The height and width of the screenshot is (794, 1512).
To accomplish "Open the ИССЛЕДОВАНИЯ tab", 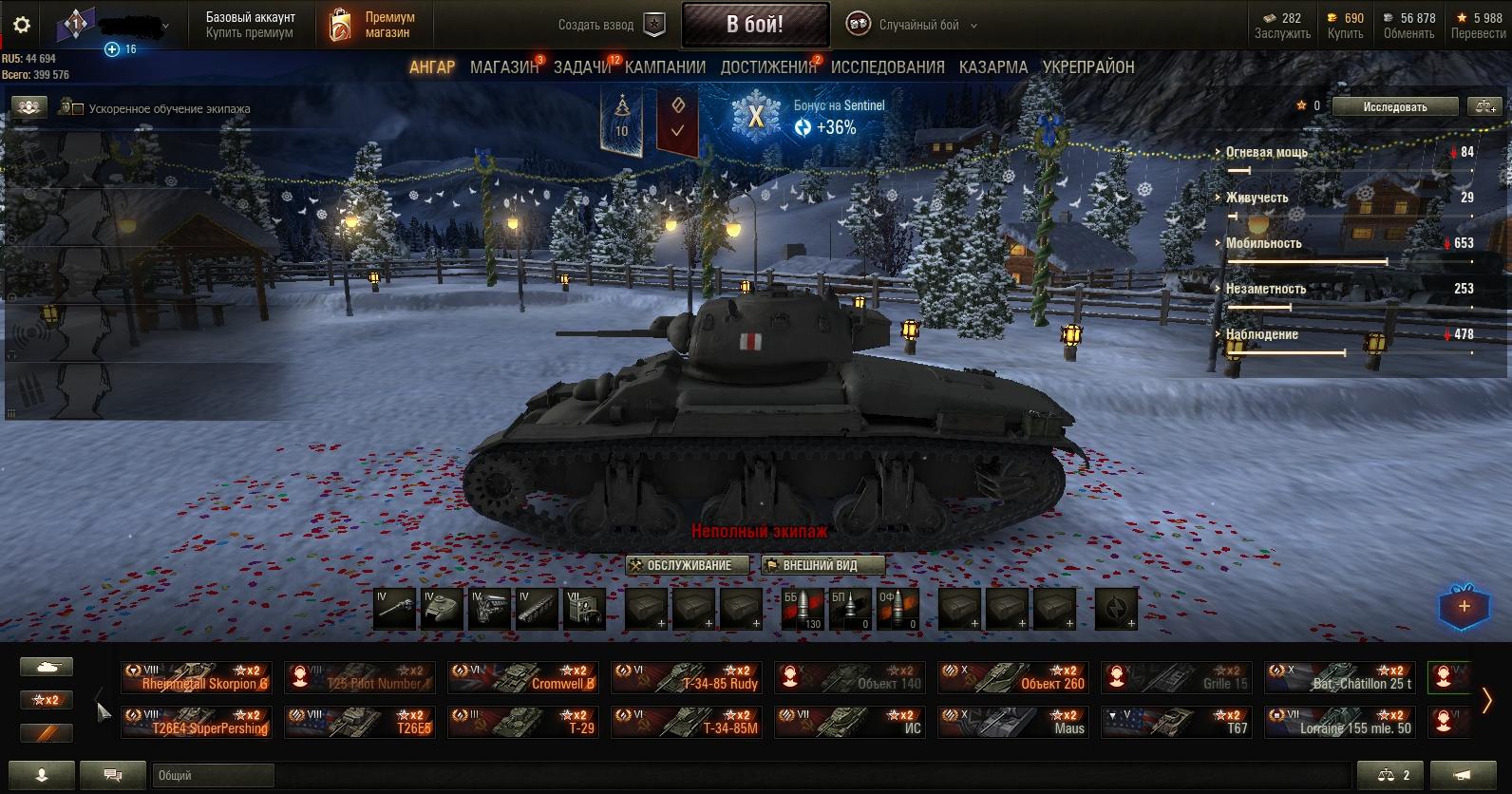I will (x=887, y=67).
